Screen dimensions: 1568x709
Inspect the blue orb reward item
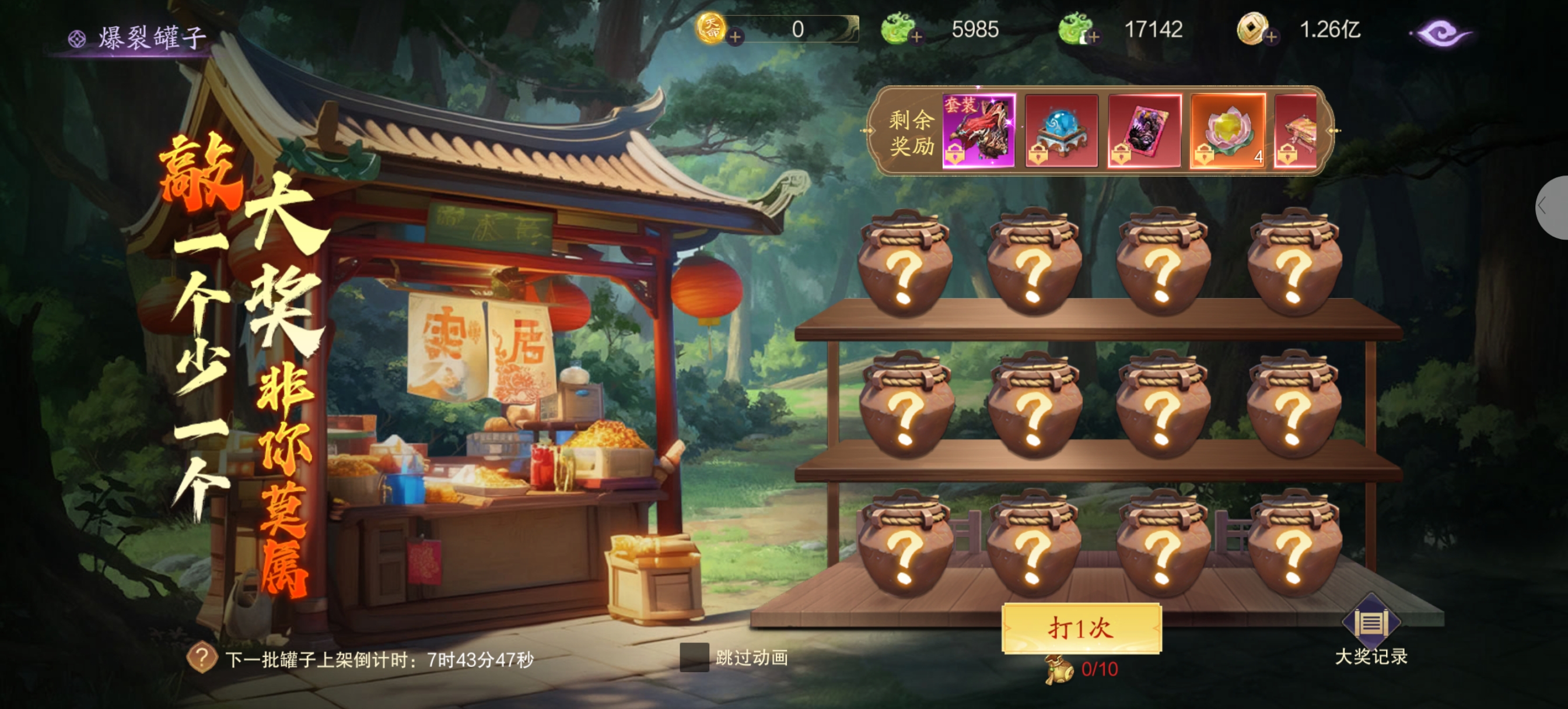point(1062,130)
